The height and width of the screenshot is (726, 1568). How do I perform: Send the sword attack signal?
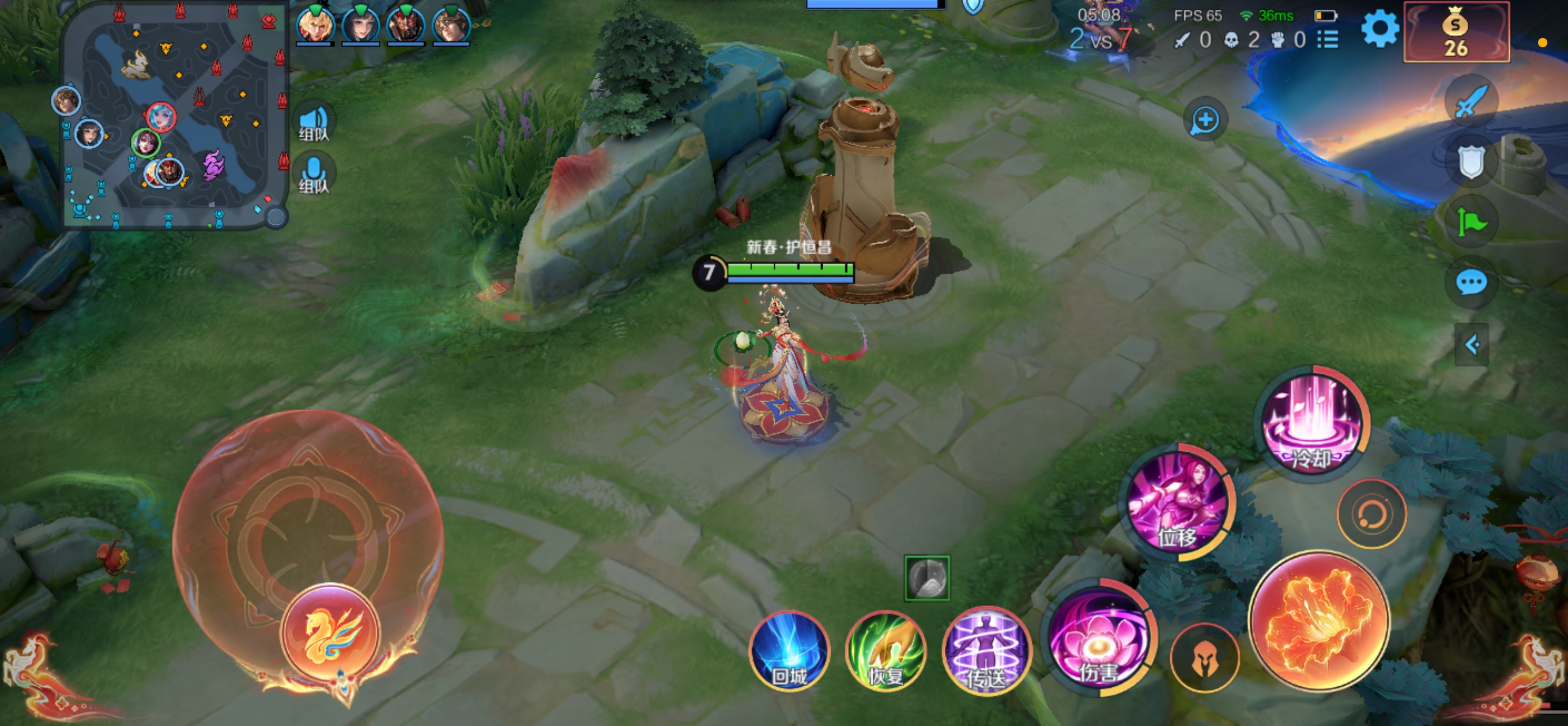click(x=1471, y=101)
